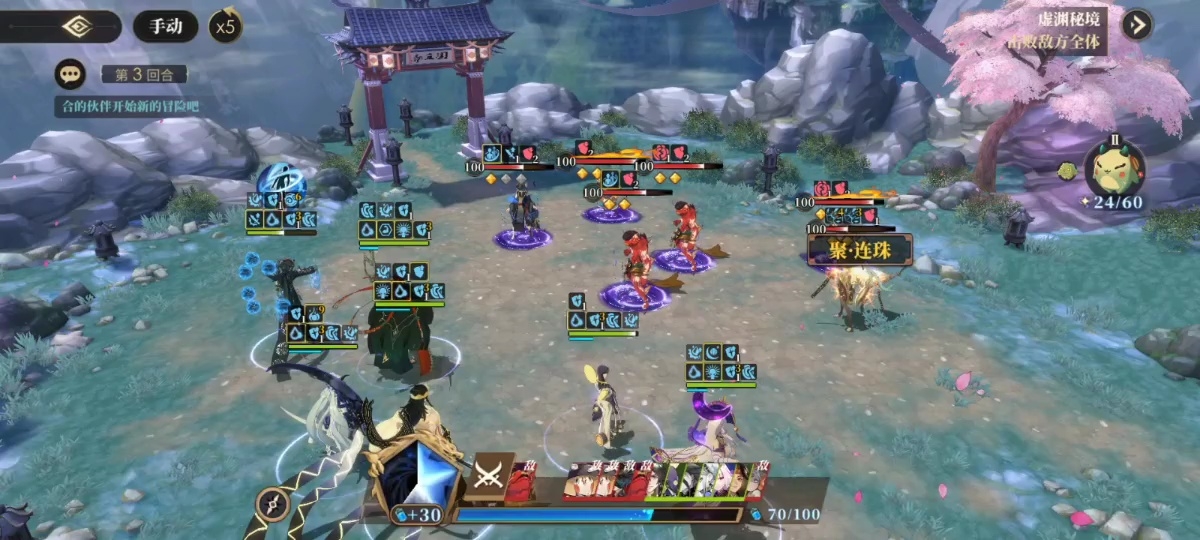The width and height of the screenshot is (1200, 540).
Task: Click the compass icon at bottom left
Action: click(273, 506)
